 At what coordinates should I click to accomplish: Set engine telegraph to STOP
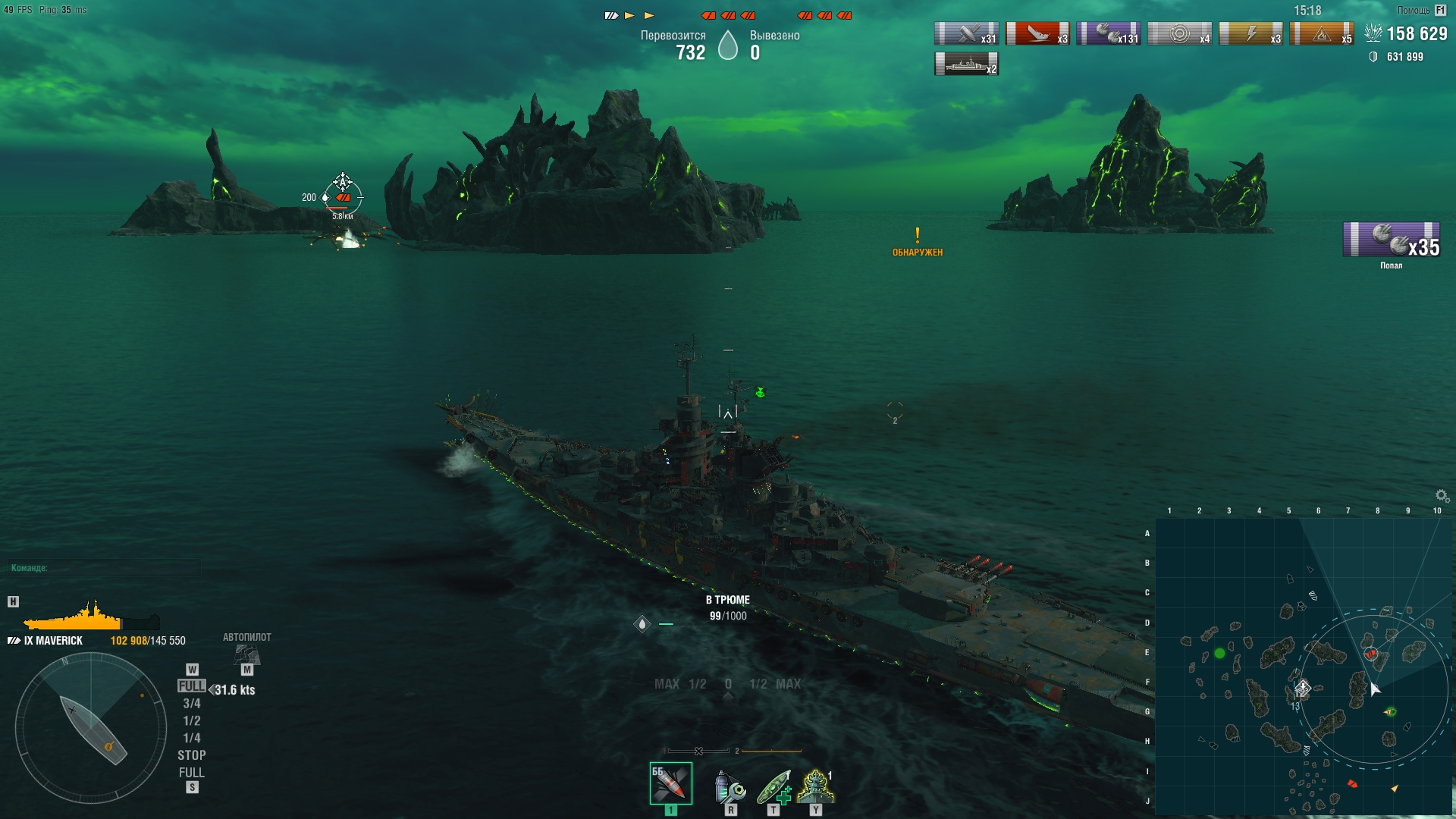click(x=192, y=755)
